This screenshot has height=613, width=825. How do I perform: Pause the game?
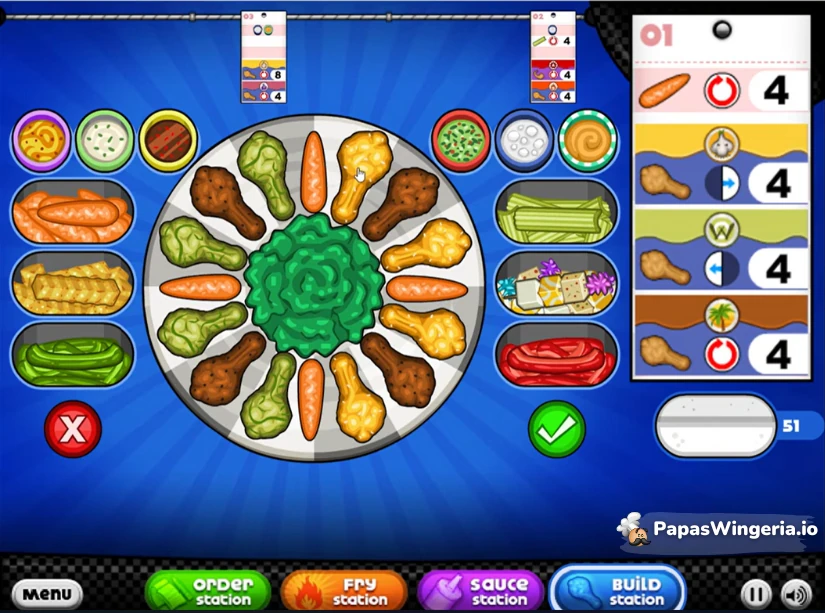coord(756,592)
